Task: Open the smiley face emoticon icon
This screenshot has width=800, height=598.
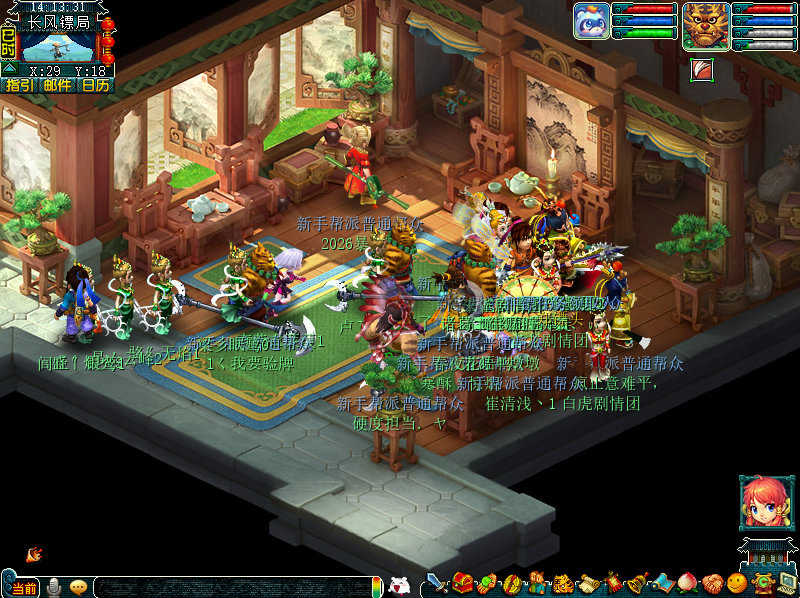Action: (737, 583)
